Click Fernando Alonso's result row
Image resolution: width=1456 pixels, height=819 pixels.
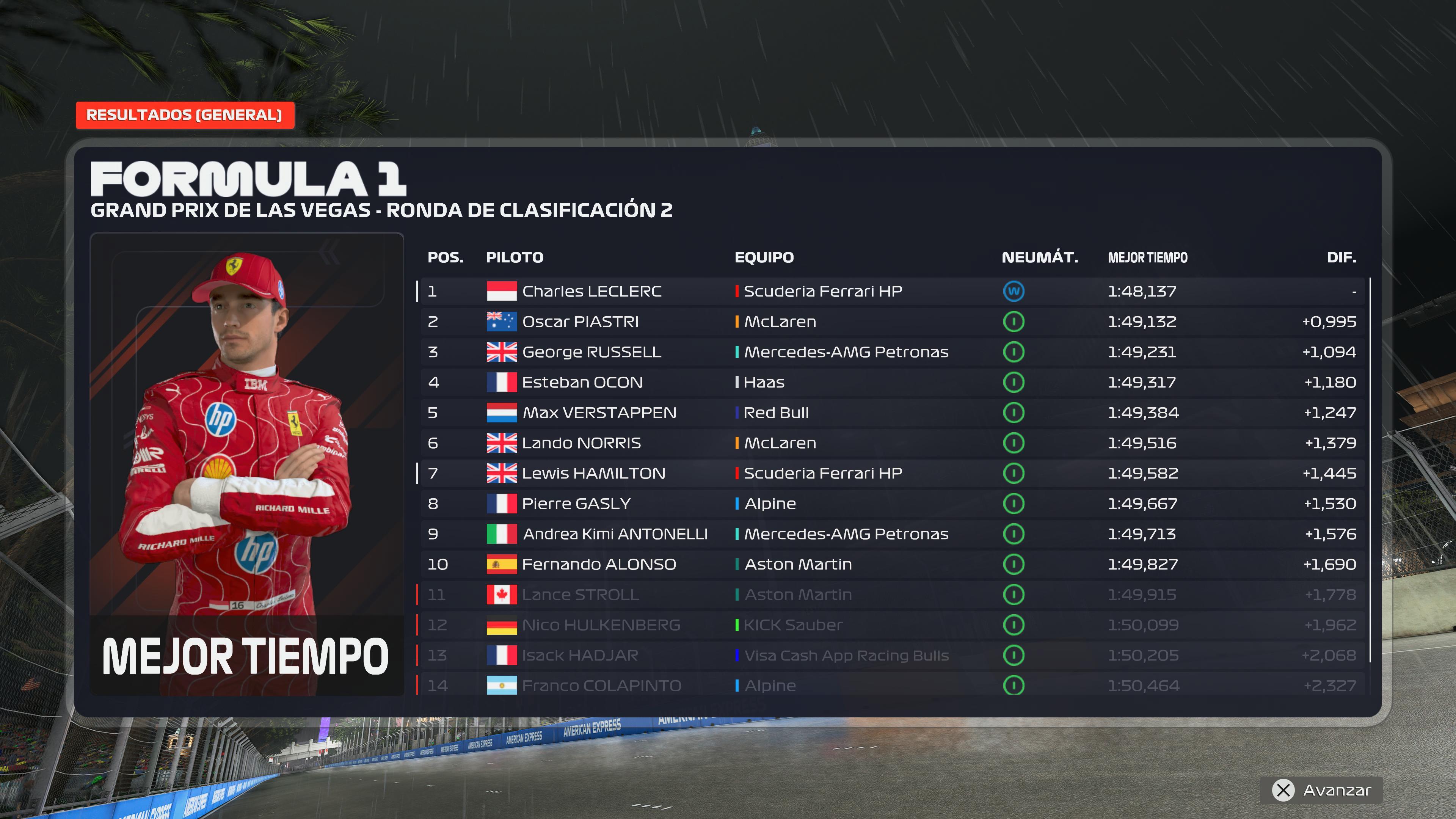point(891,564)
